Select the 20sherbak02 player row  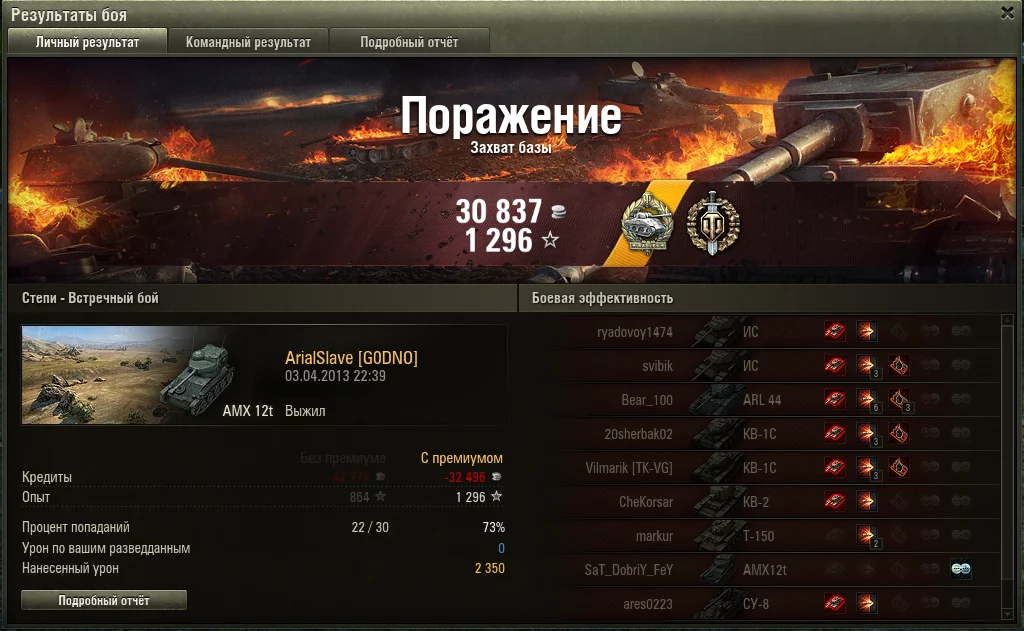(x=760, y=434)
